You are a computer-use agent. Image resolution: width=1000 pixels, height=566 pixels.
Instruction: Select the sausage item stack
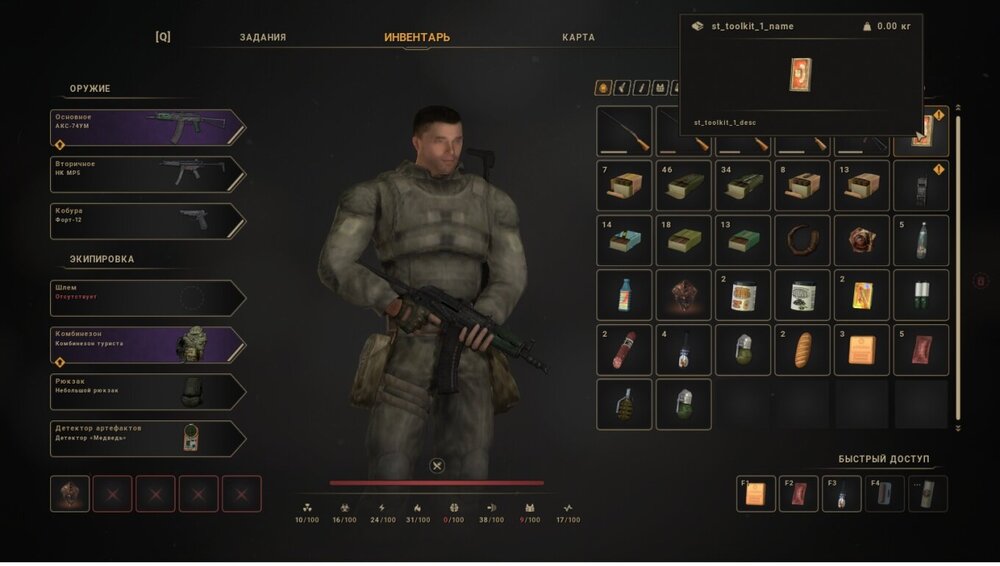click(x=624, y=350)
